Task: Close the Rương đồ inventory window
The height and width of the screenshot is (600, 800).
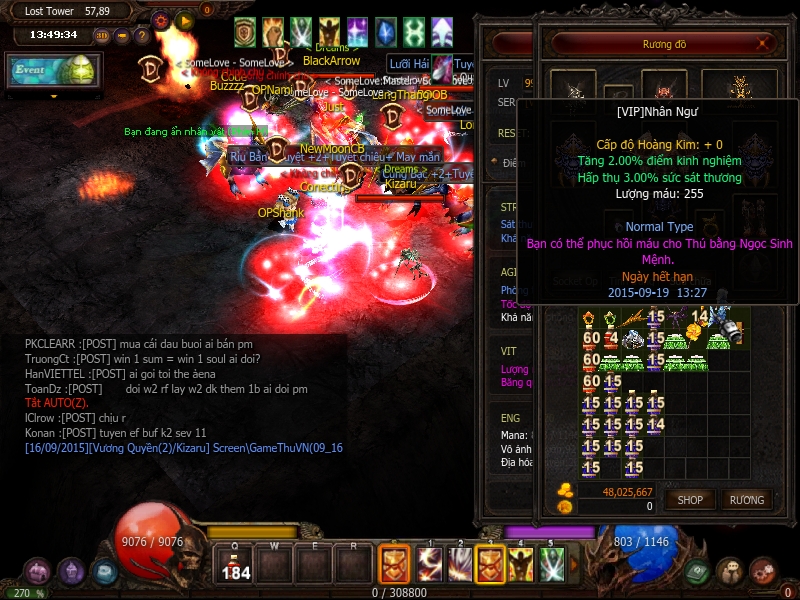Action: point(764,44)
